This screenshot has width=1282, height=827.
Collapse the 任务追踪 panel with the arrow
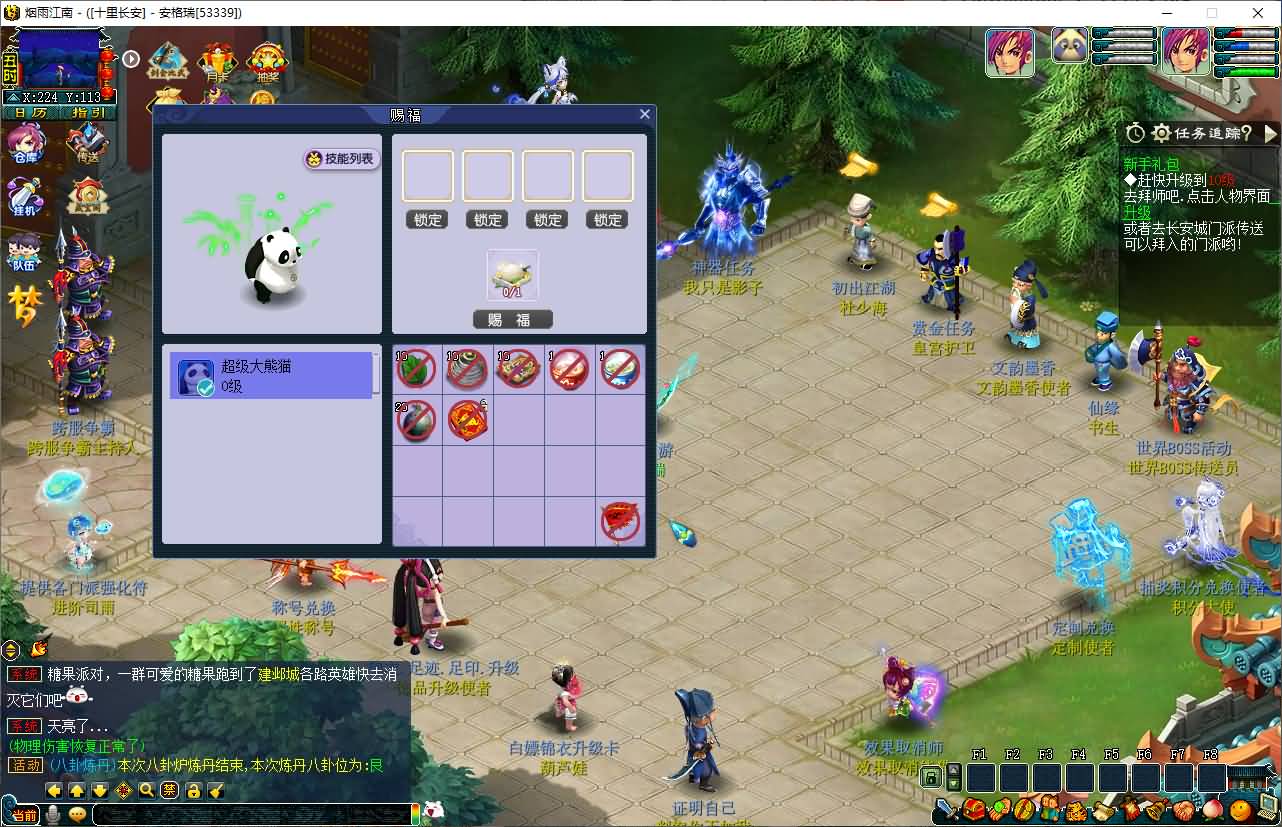[x=1271, y=133]
